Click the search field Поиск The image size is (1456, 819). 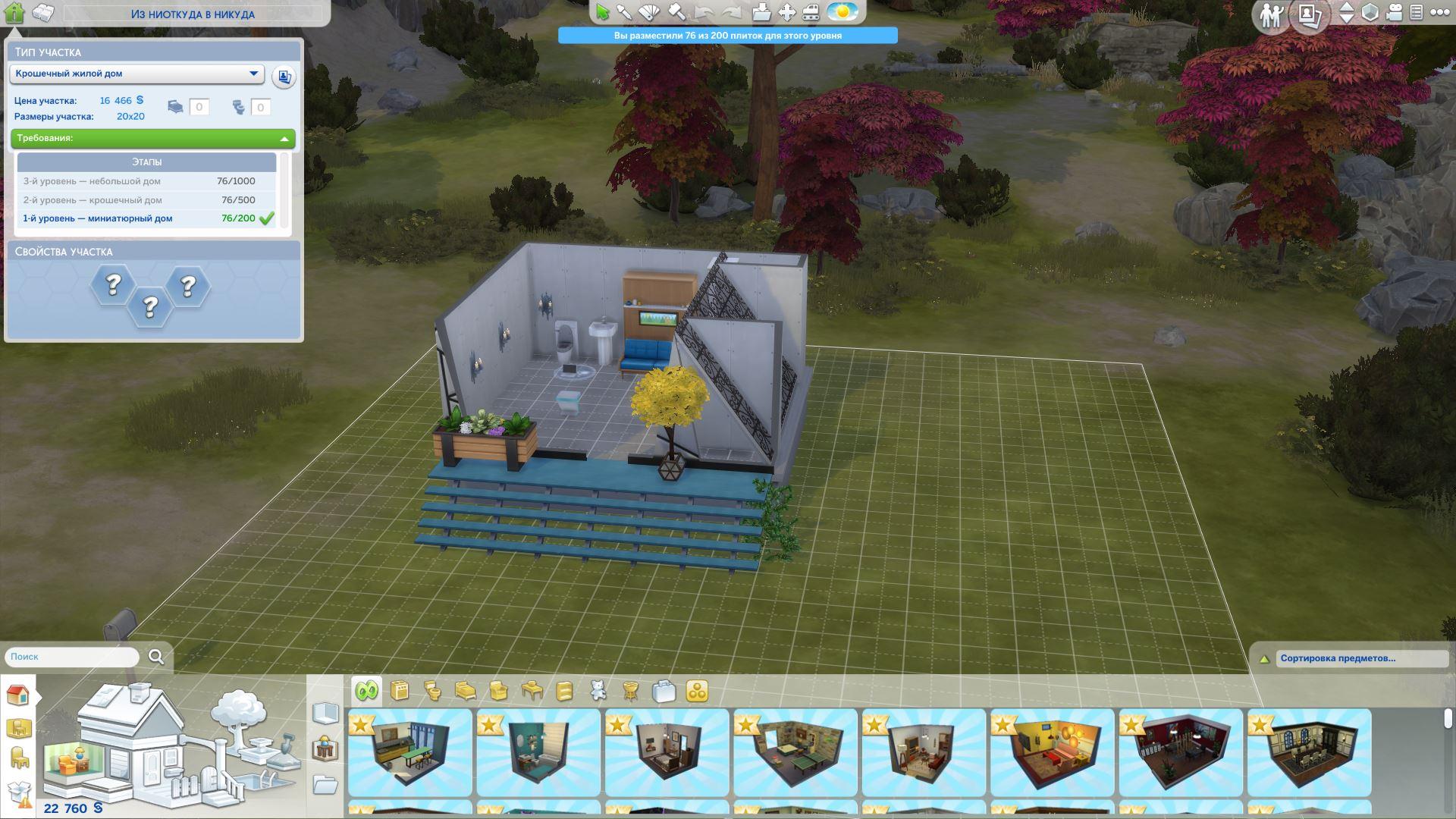click(x=72, y=657)
